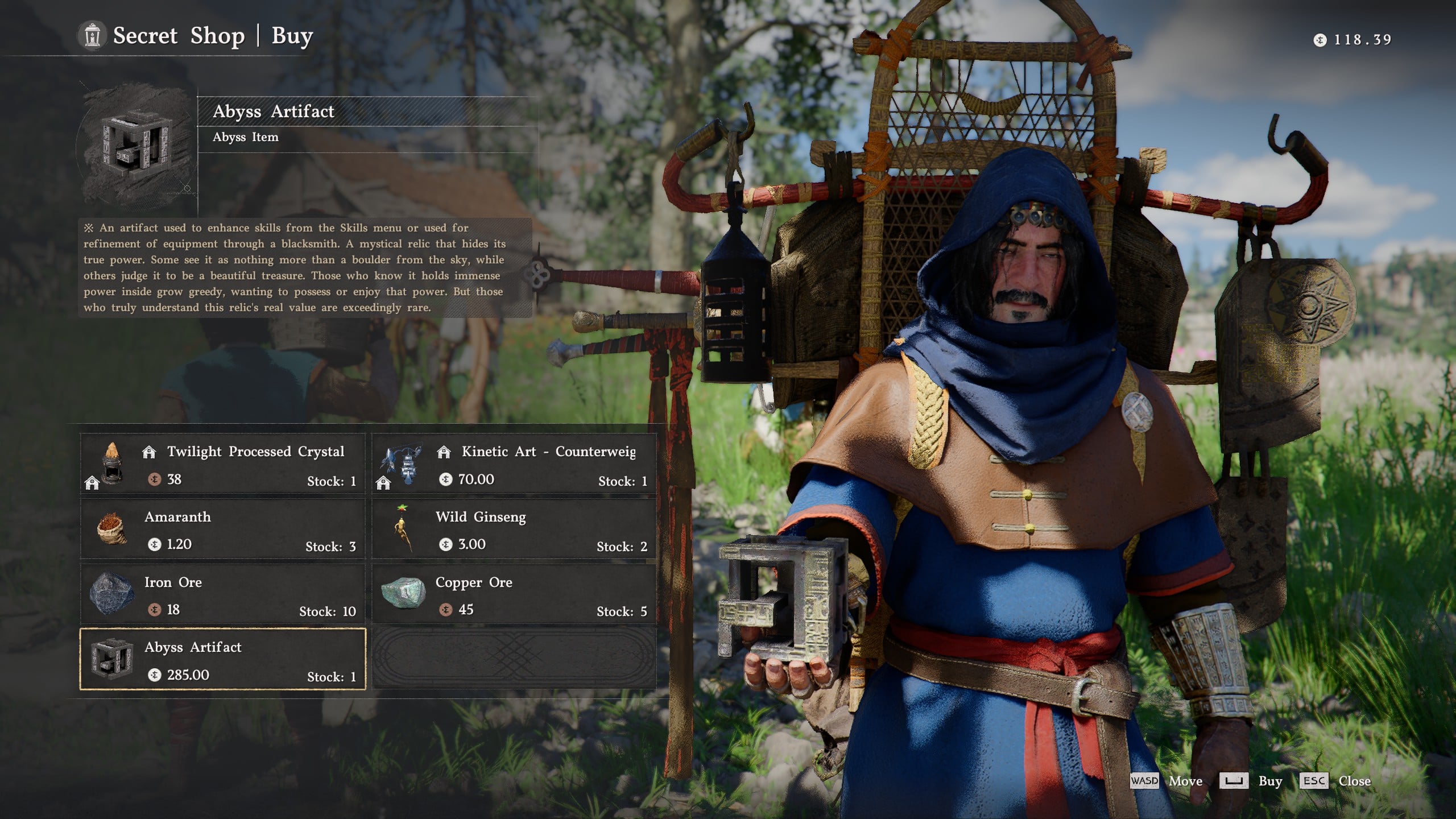Select the Twilight Processed Crystal listing
Viewport: 1456px width, 819px height.
point(222,464)
